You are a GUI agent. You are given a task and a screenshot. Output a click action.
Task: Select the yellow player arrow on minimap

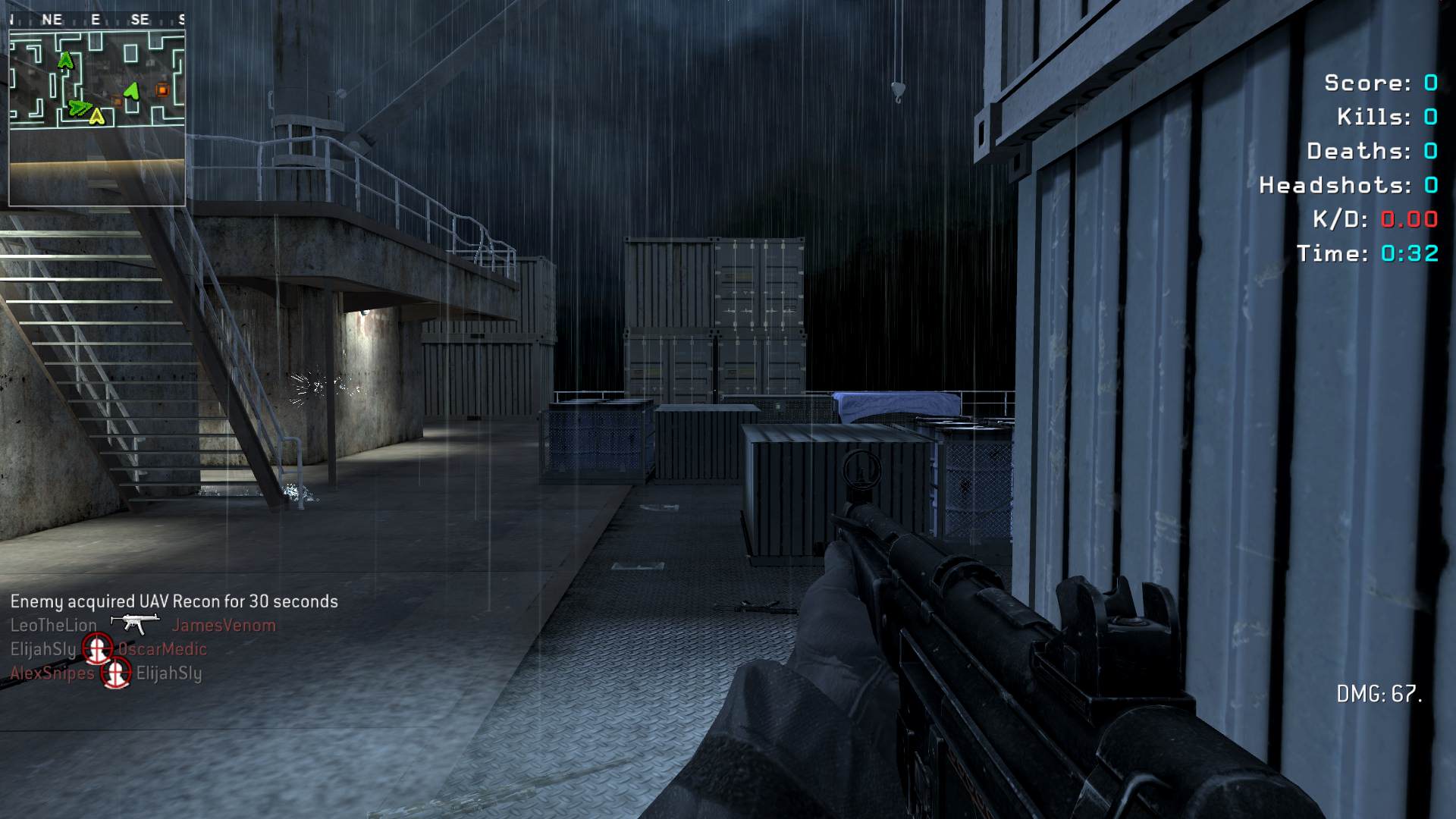tap(97, 116)
